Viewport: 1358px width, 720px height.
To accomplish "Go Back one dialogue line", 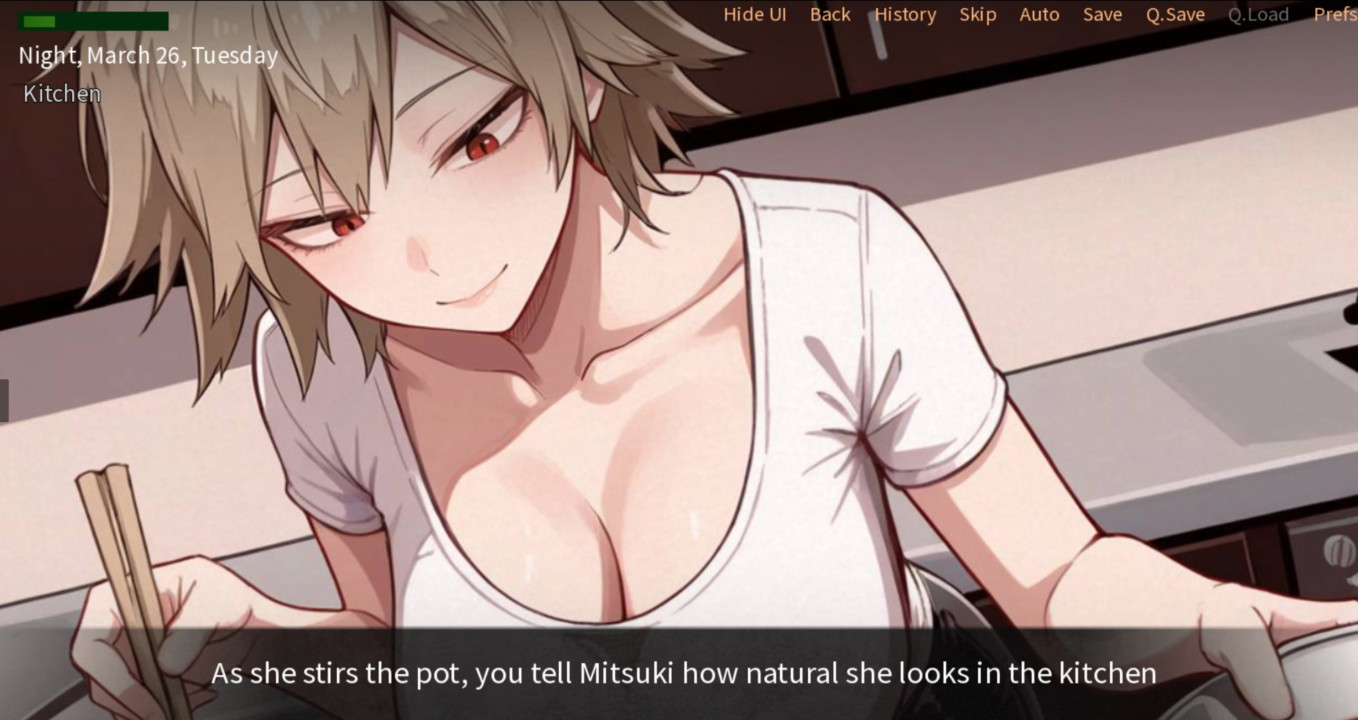I will tap(830, 15).
